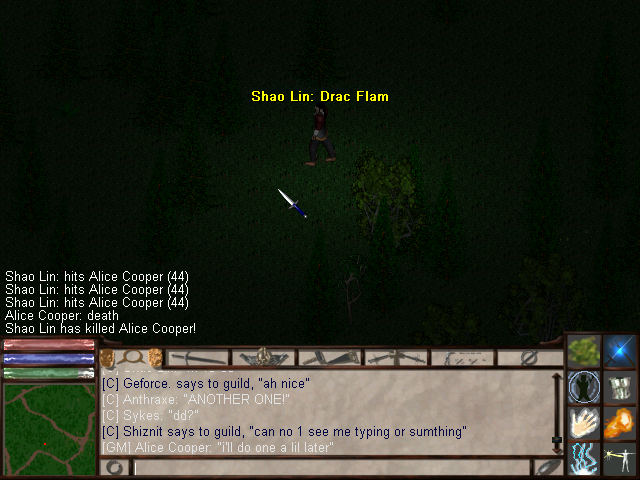This screenshot has width=640, height=480.
Task: Click the small ring button left of chat input
Action: pos(115,466)
